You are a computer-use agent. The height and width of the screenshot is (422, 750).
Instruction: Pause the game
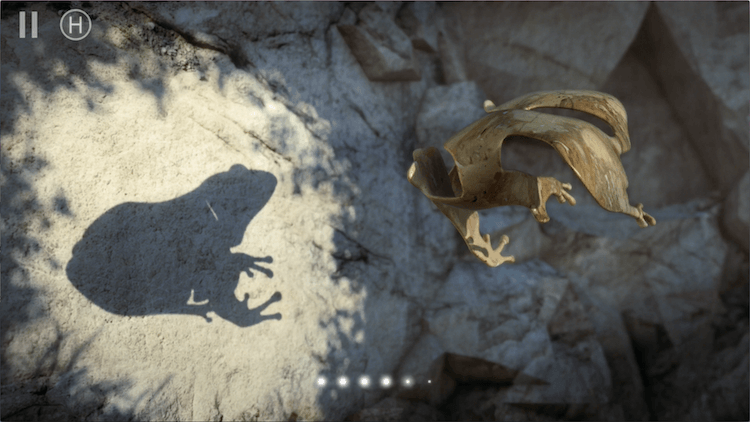coord(28,25)
